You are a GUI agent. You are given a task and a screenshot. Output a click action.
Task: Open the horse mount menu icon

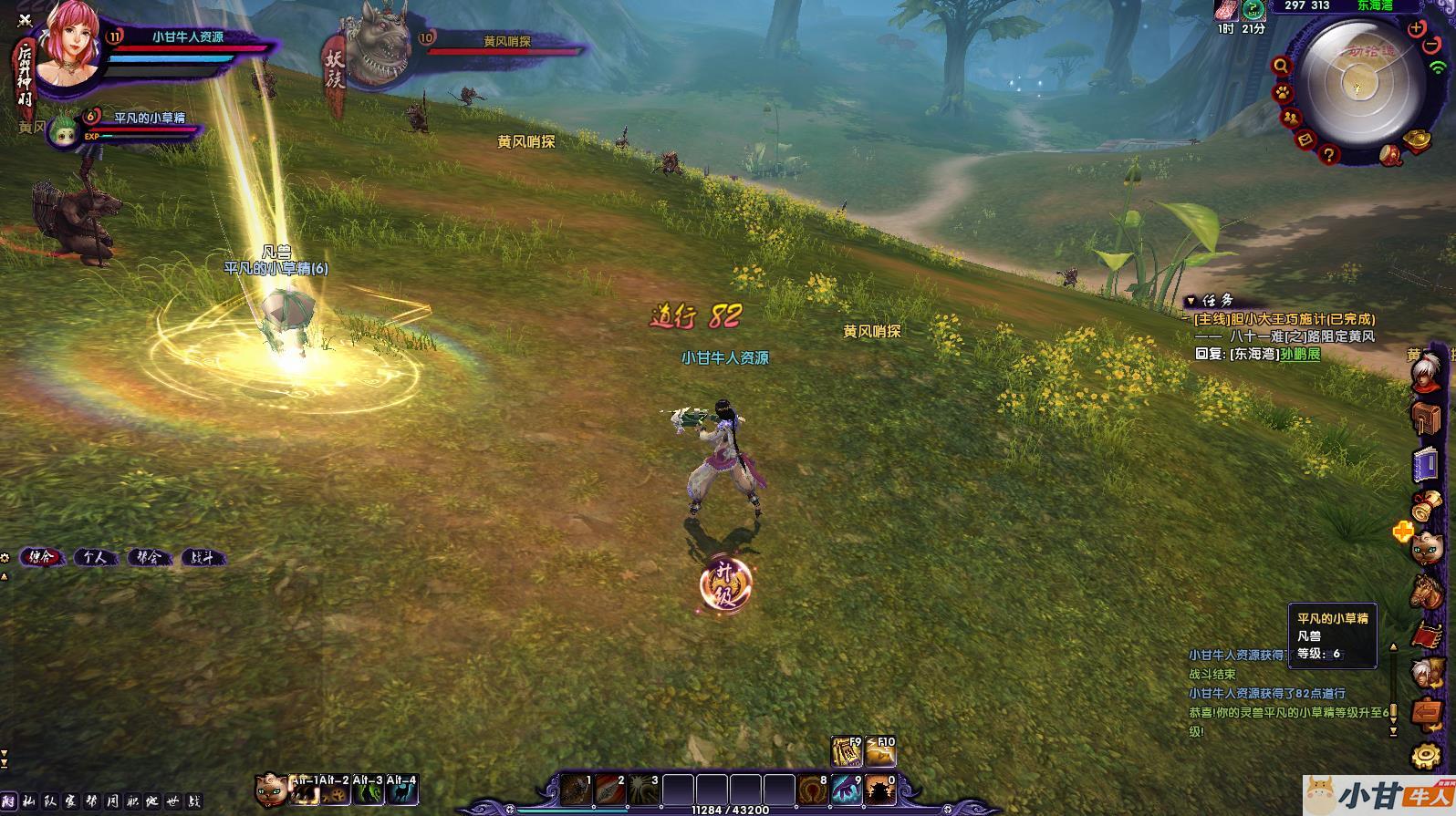(1425, 591)
